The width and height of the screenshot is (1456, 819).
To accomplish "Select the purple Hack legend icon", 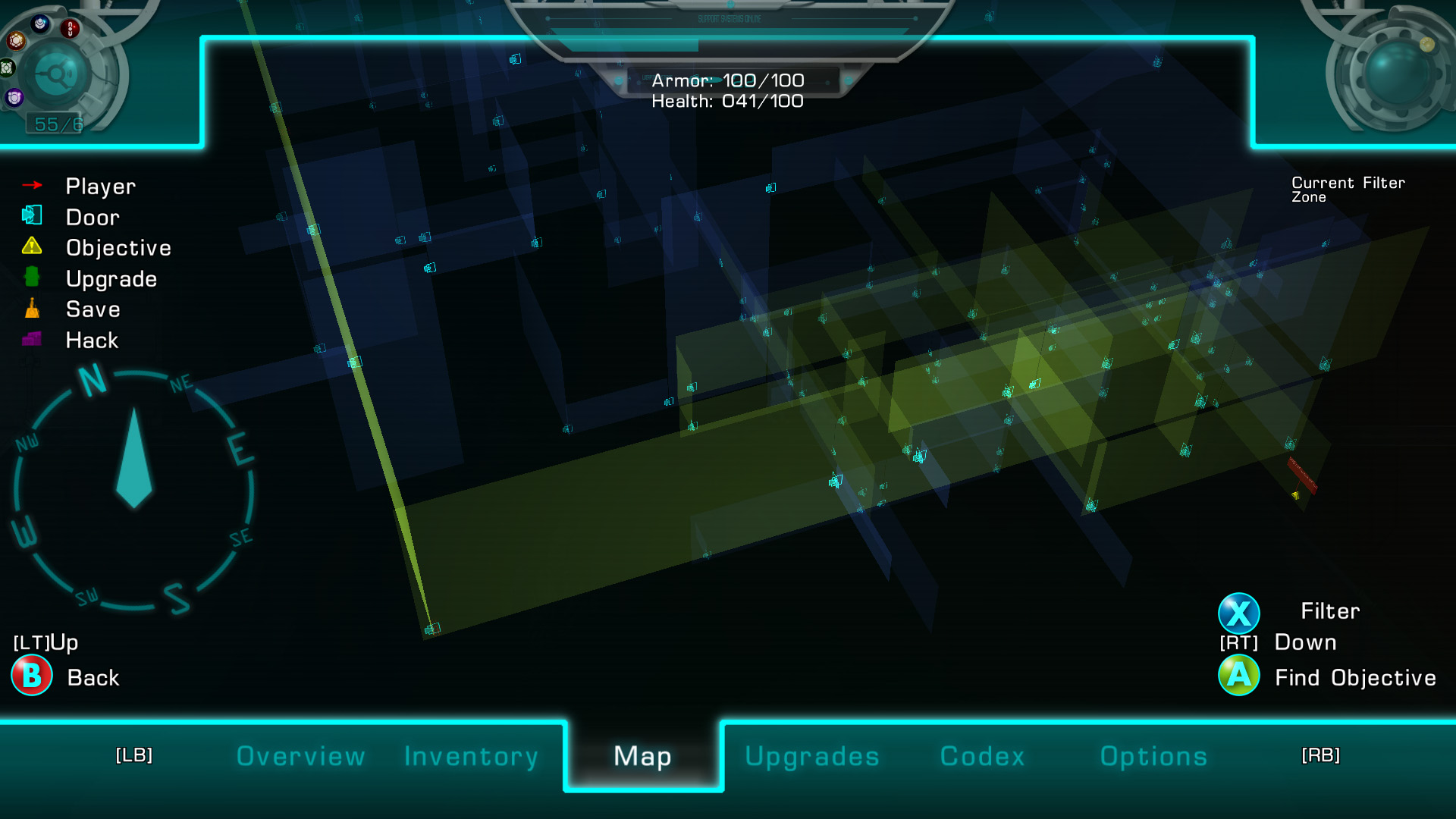I will click(32, 339).
